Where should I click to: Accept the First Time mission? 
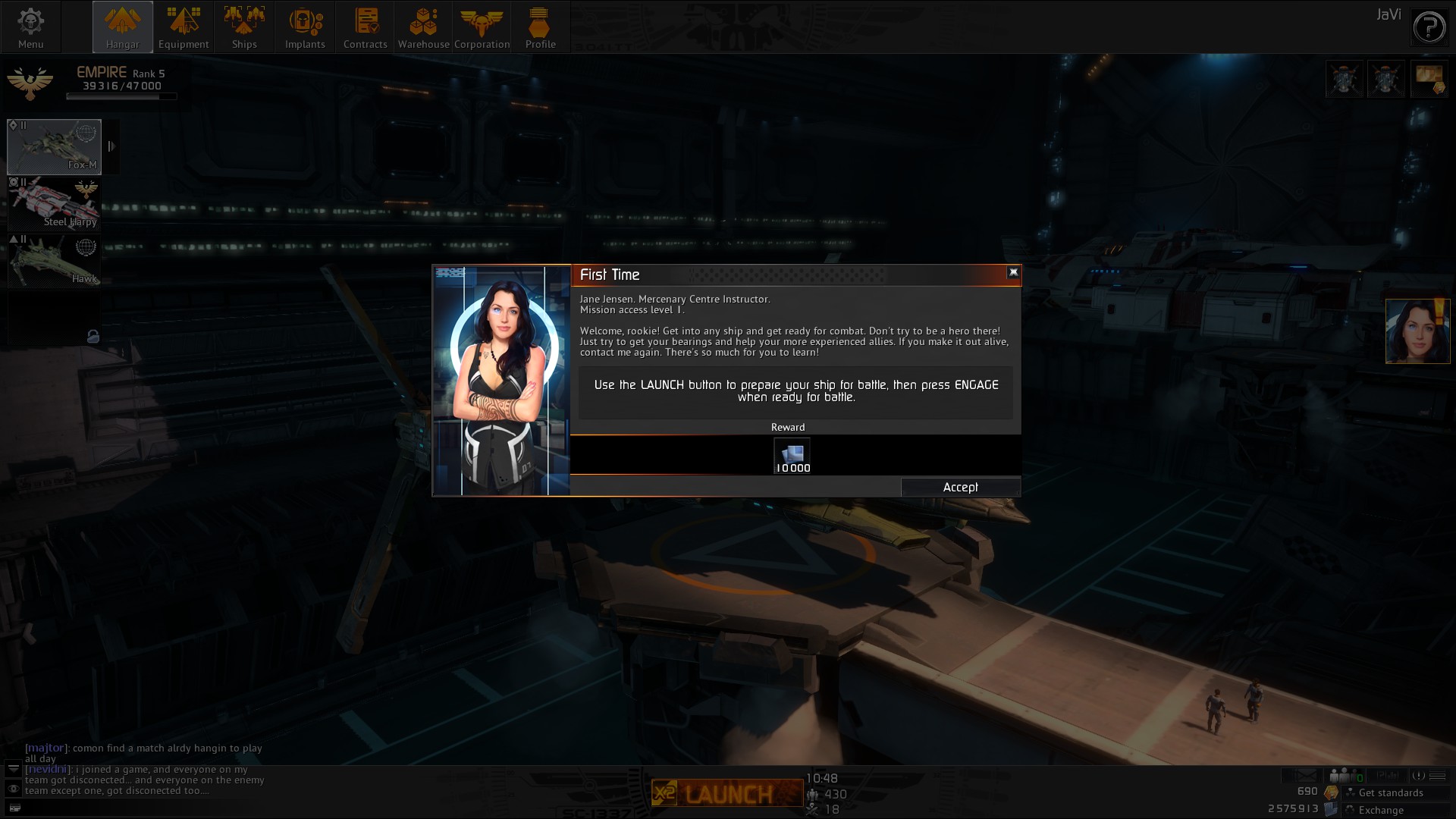[x=960, y=488]
